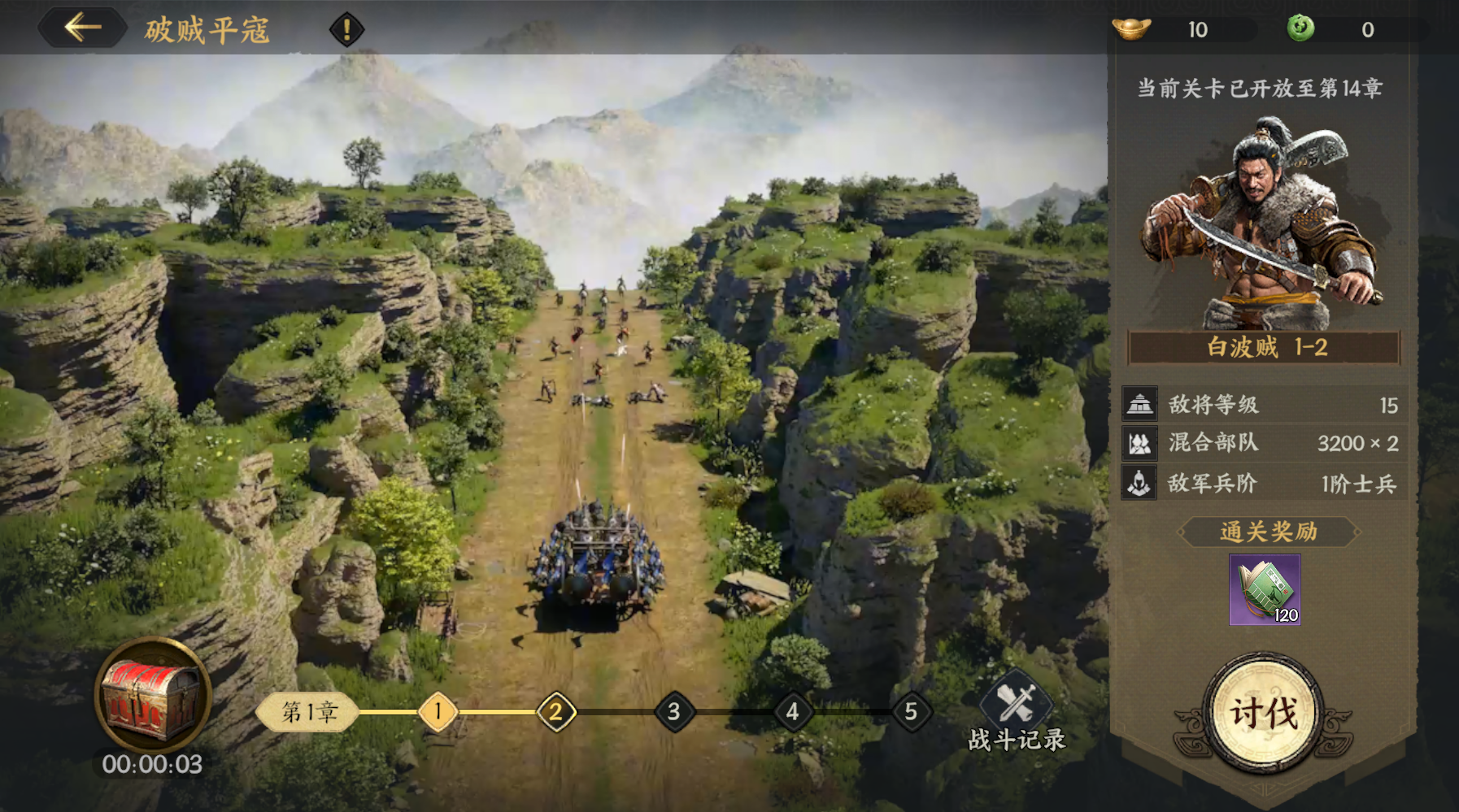View the 通关奖励 reward item icon
This screenshot has width=1459, height=812.
click(x=1265, y=589)
